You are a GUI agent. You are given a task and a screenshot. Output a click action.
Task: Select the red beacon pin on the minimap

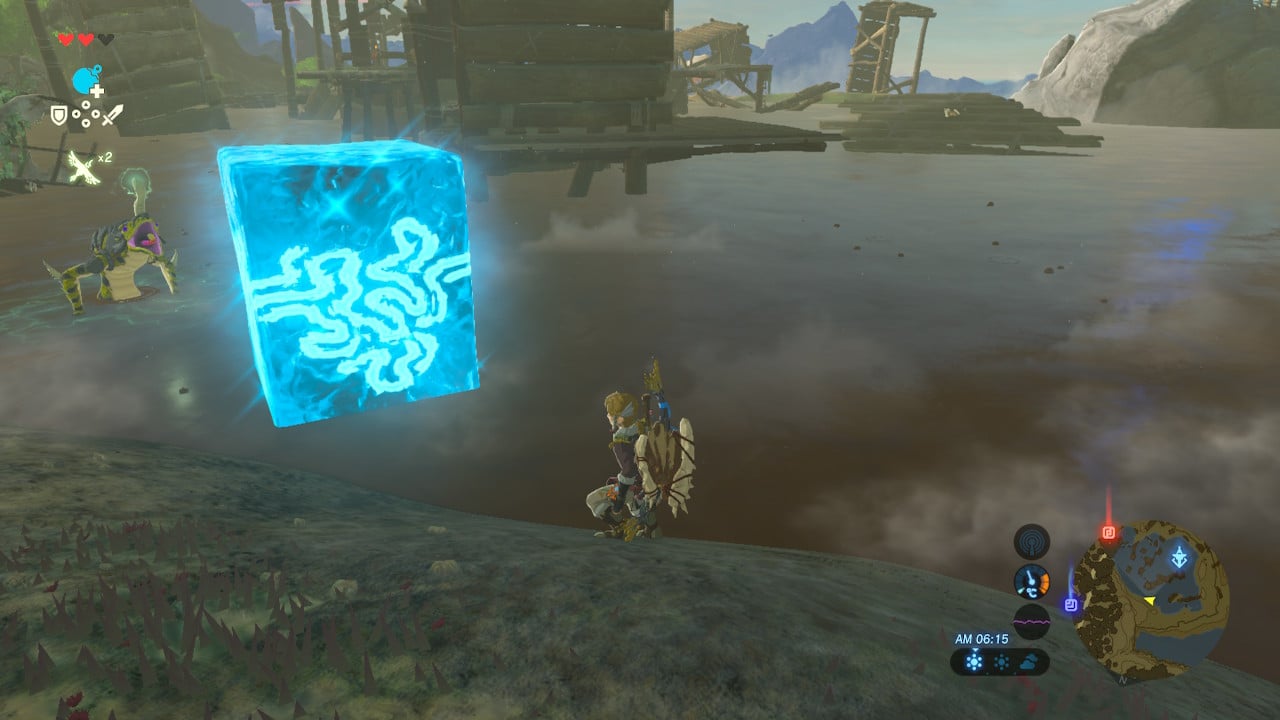(1109, 532)
